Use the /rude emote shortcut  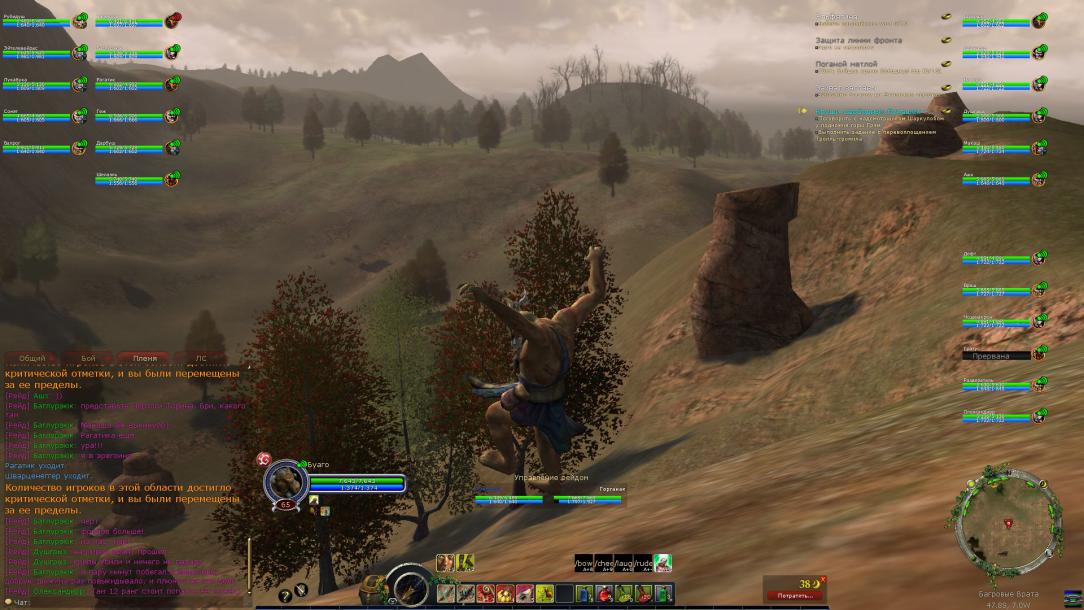click(x=642, y=563)
